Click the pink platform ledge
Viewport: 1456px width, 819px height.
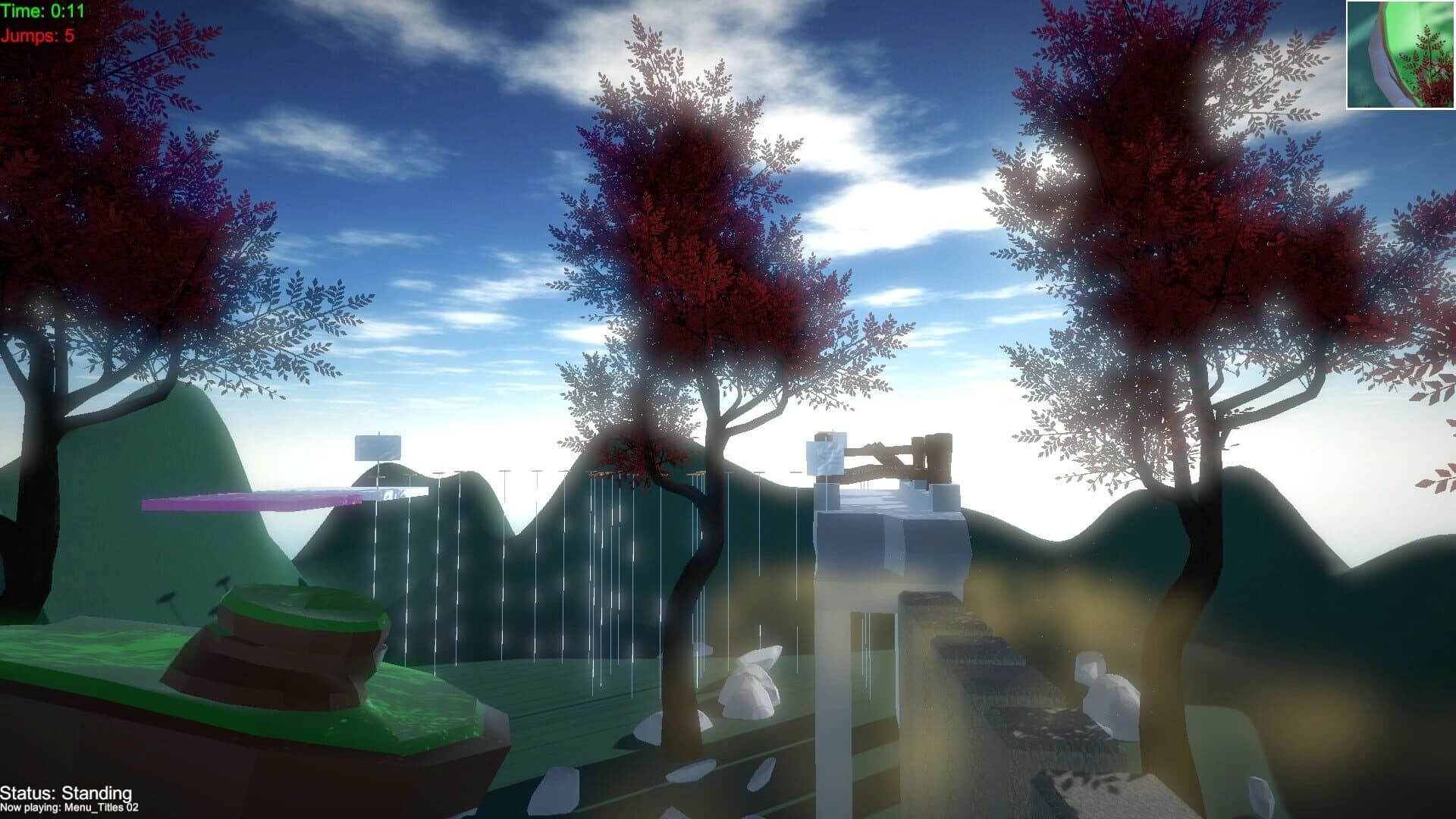tap(250, 502)
